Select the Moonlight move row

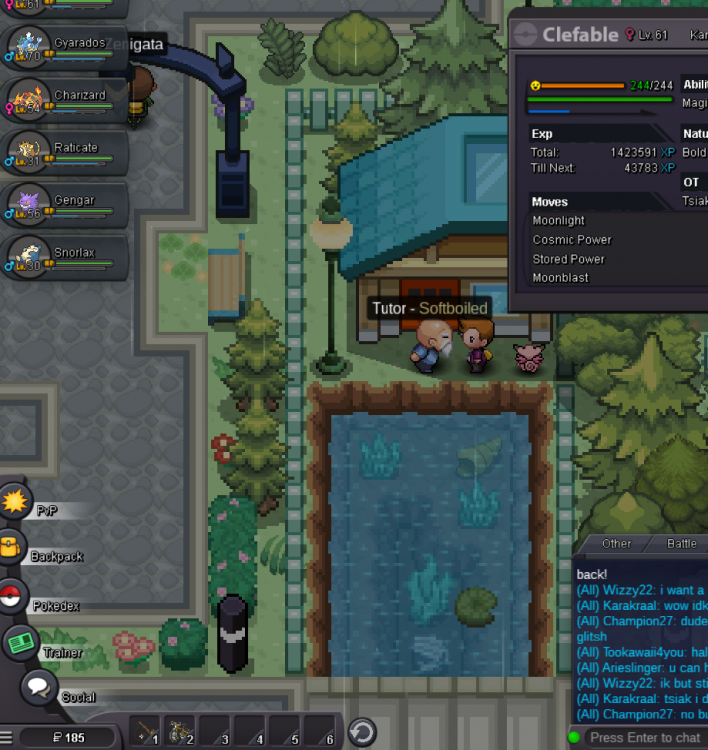tap(559, 221)
